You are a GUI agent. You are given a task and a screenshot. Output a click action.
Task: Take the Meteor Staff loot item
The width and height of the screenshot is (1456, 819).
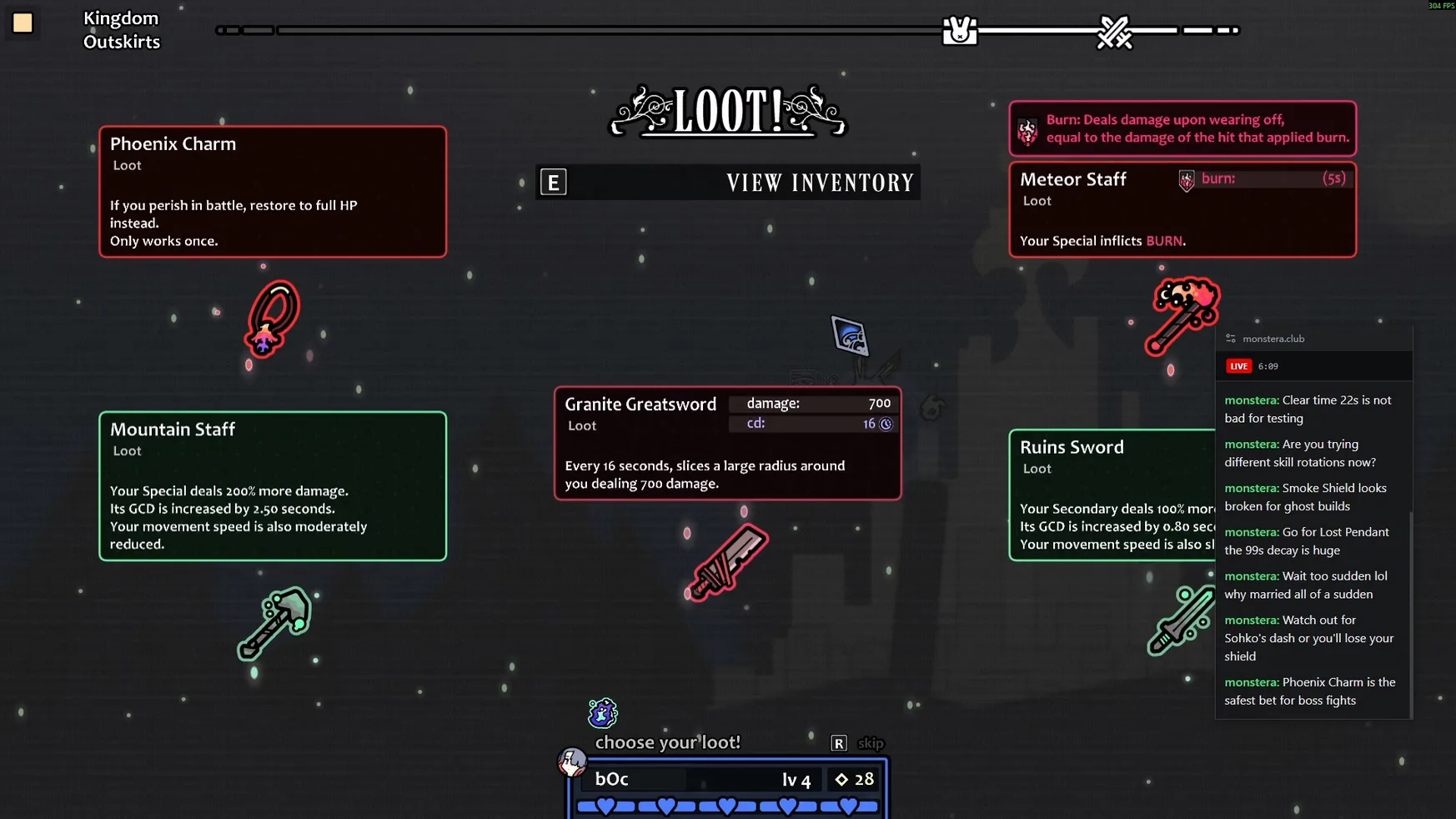[x=1182, y=315]
